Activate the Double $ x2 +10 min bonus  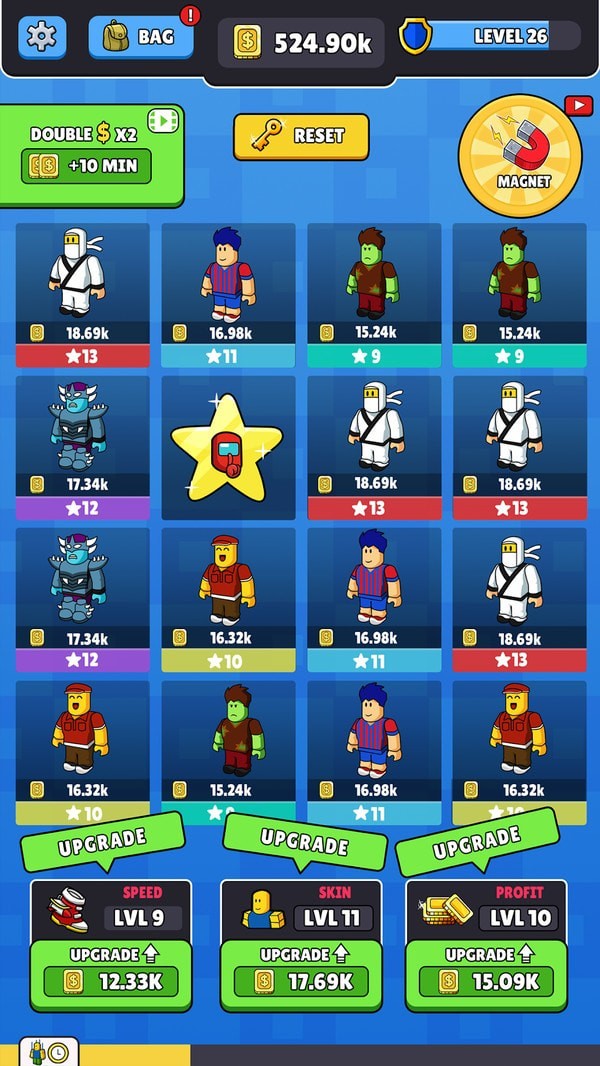click(x=86, y=165)
